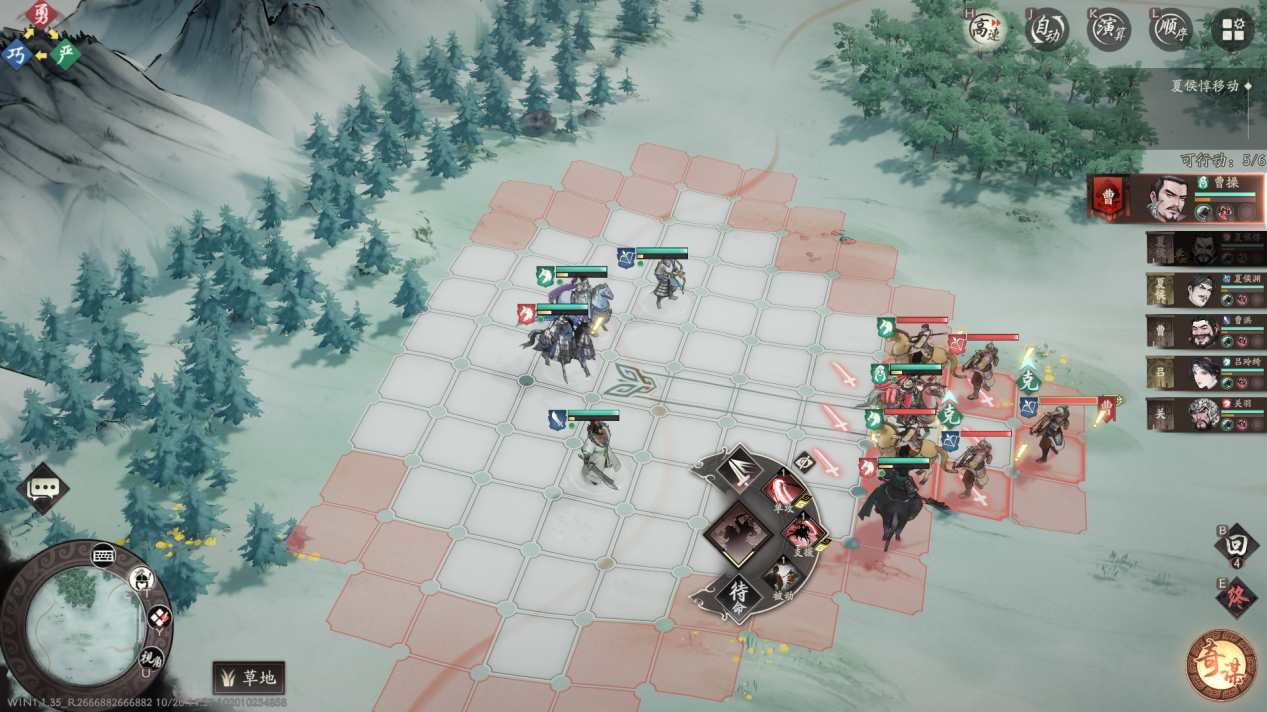Select the 曹洪 unit entry

1206,333
